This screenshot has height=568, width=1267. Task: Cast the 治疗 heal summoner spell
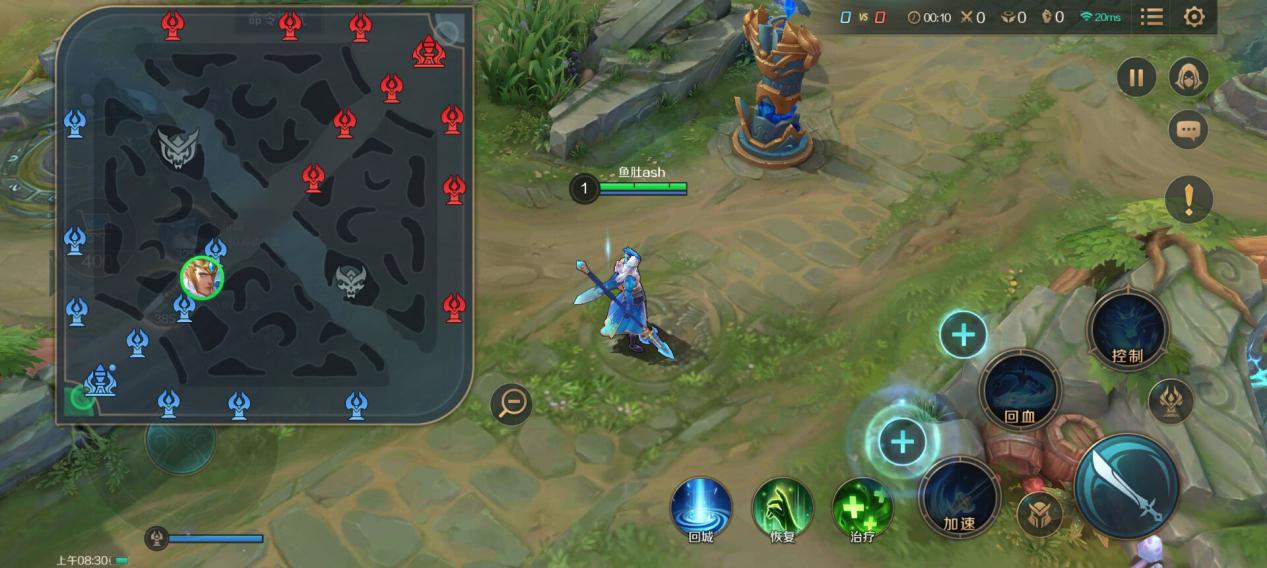pos(862,508)
